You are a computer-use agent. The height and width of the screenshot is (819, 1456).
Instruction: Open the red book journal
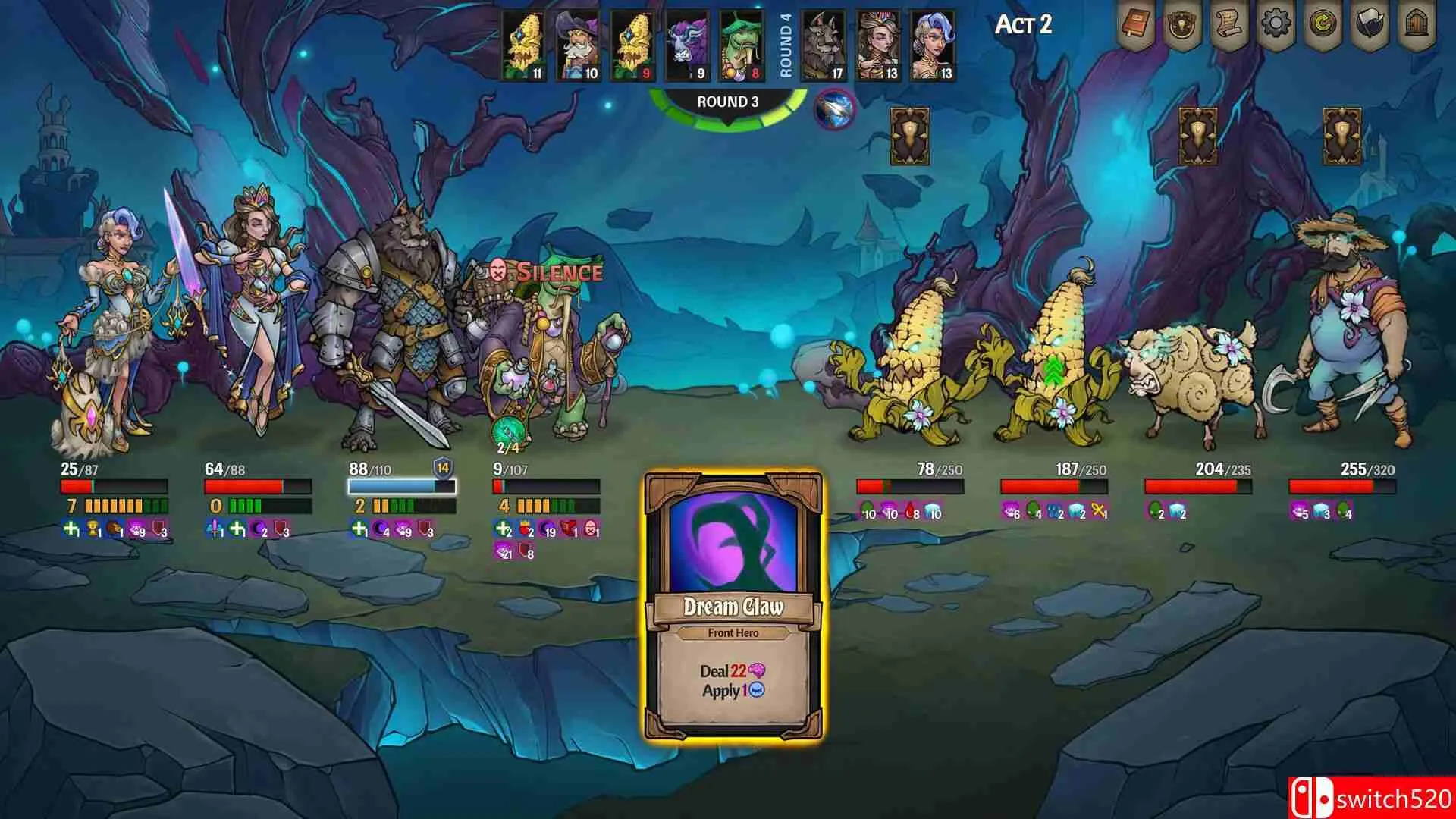[x=1135, y=26]
